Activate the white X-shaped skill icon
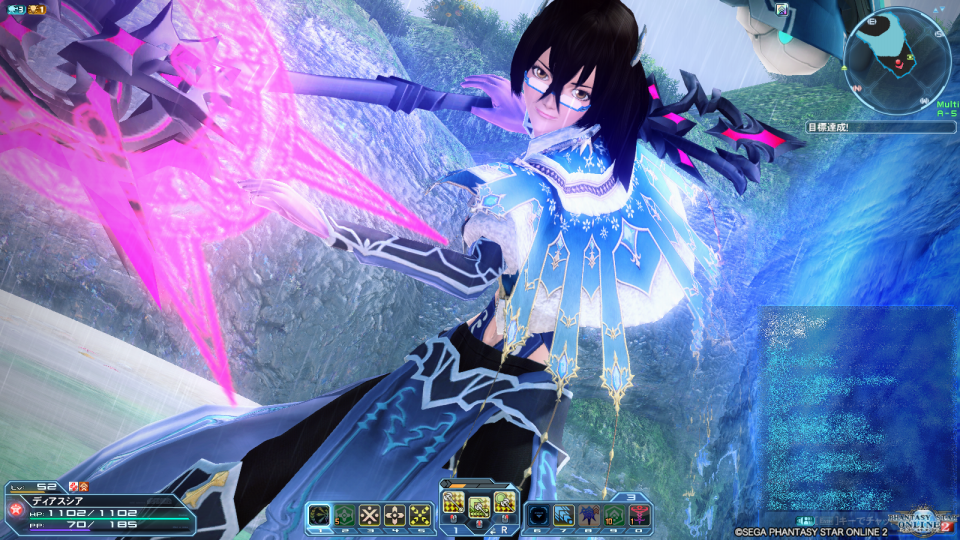Image resolution: width=960 pixels, height=540 pixels. tap(370, 513)
